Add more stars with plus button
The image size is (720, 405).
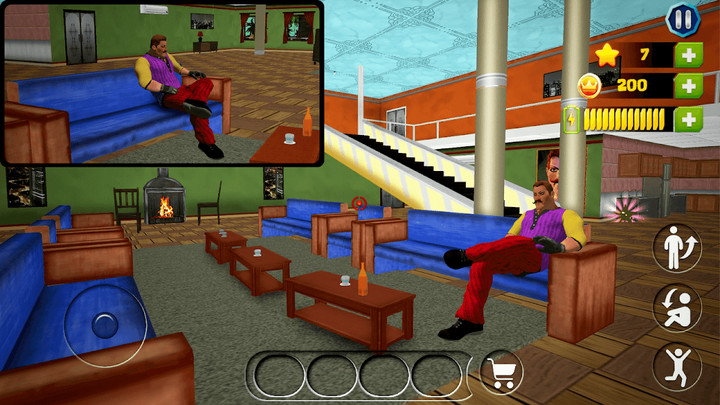(688, 55)
